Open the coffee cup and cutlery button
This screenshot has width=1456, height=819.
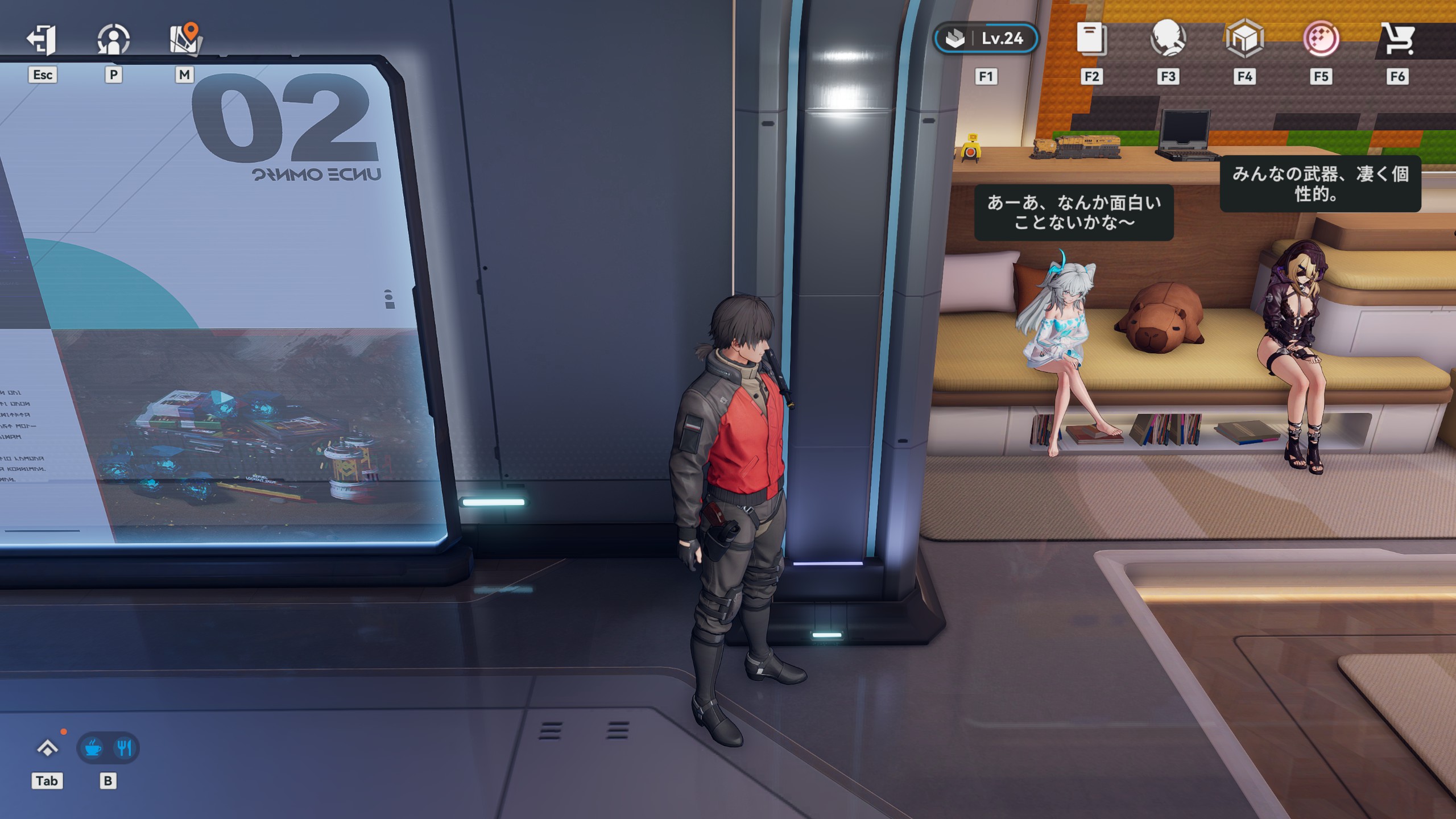[x=108, y=748]
